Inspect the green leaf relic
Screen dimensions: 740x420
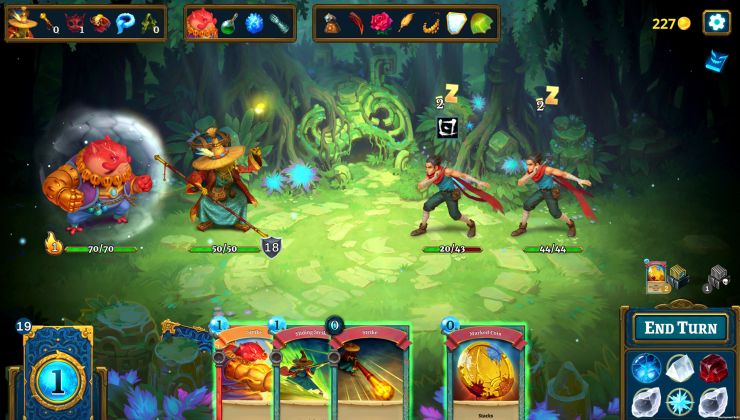pos(481,23)
